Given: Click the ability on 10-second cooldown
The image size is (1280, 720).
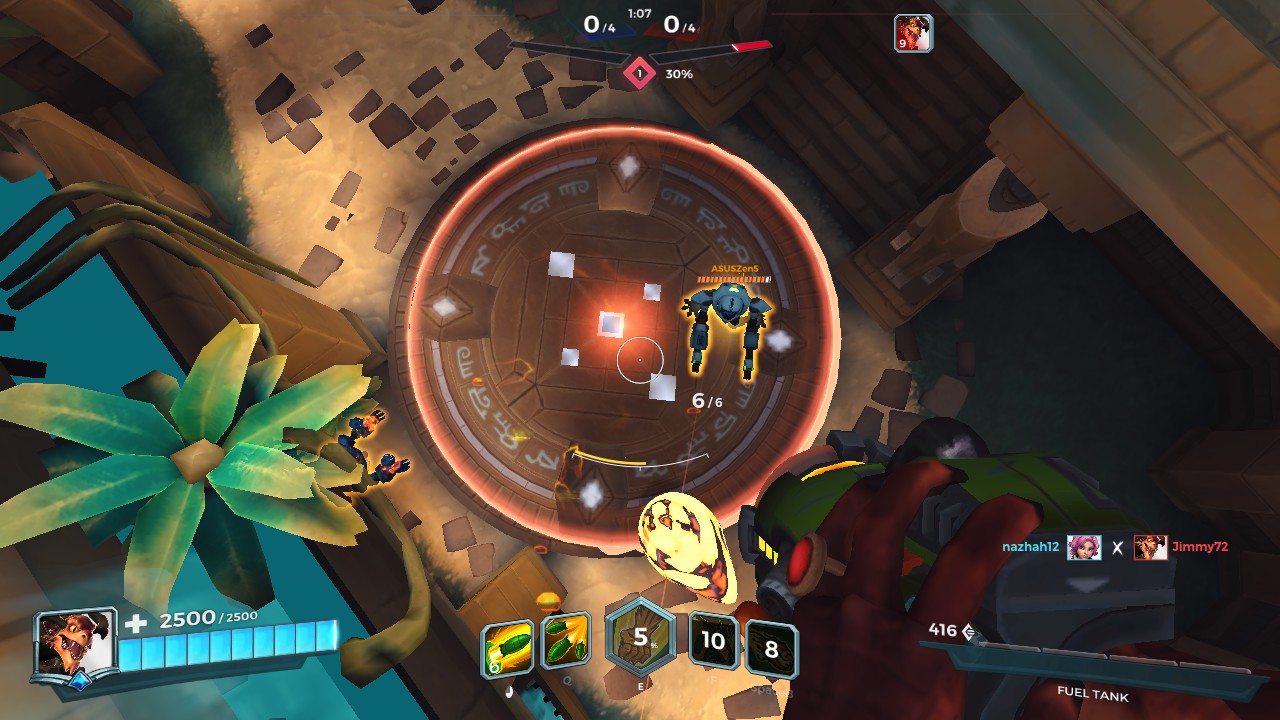Looking at the screenshot, I should (713, 640).
